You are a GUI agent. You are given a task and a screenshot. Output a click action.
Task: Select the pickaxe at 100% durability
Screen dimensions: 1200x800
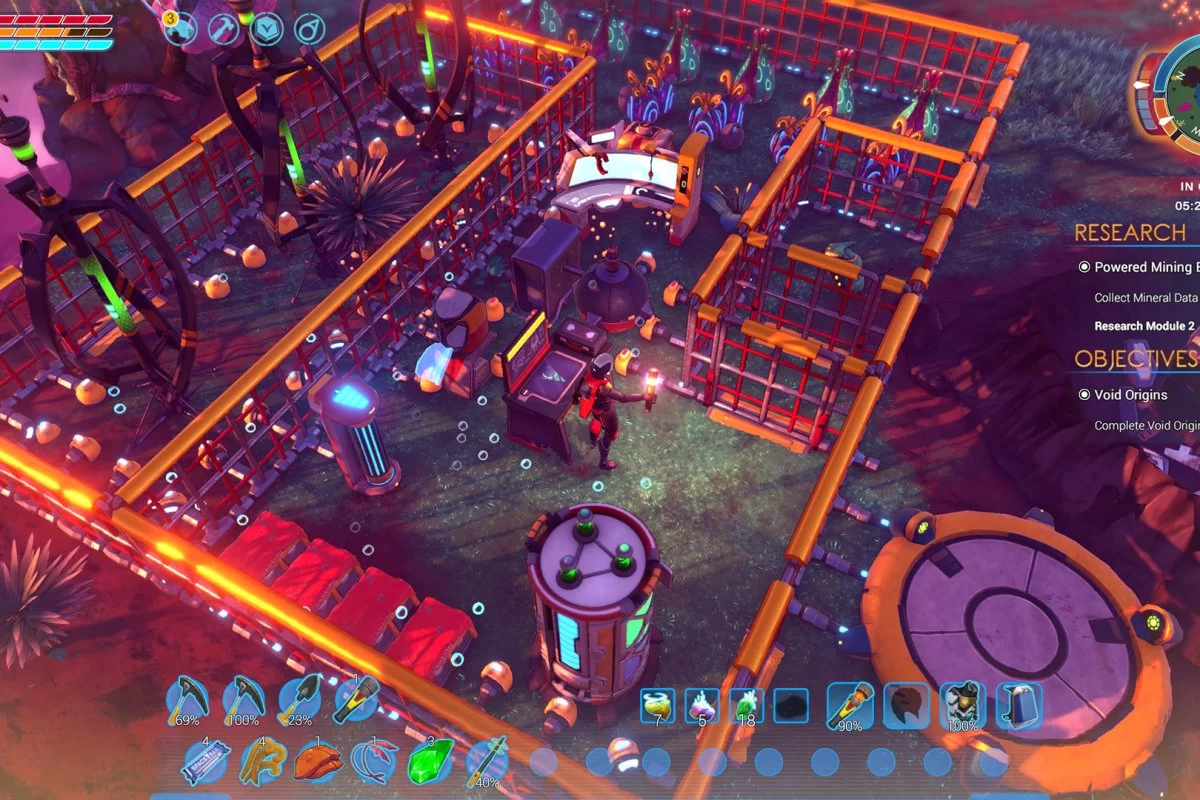[243, 699]
